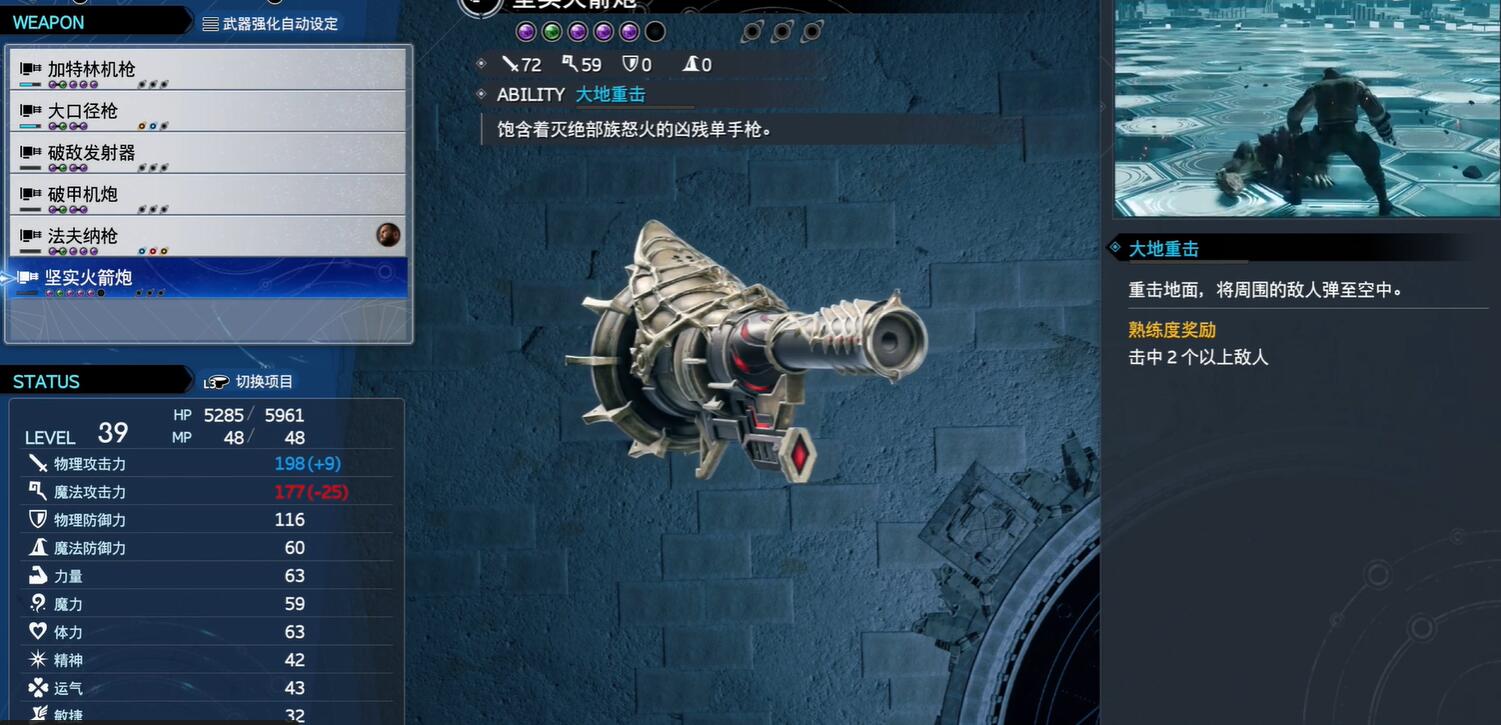Image resolution: width=1501 pixels, height=725 pixels.
Task: Click the strength icon next to 力量
Action: point(38,575)
